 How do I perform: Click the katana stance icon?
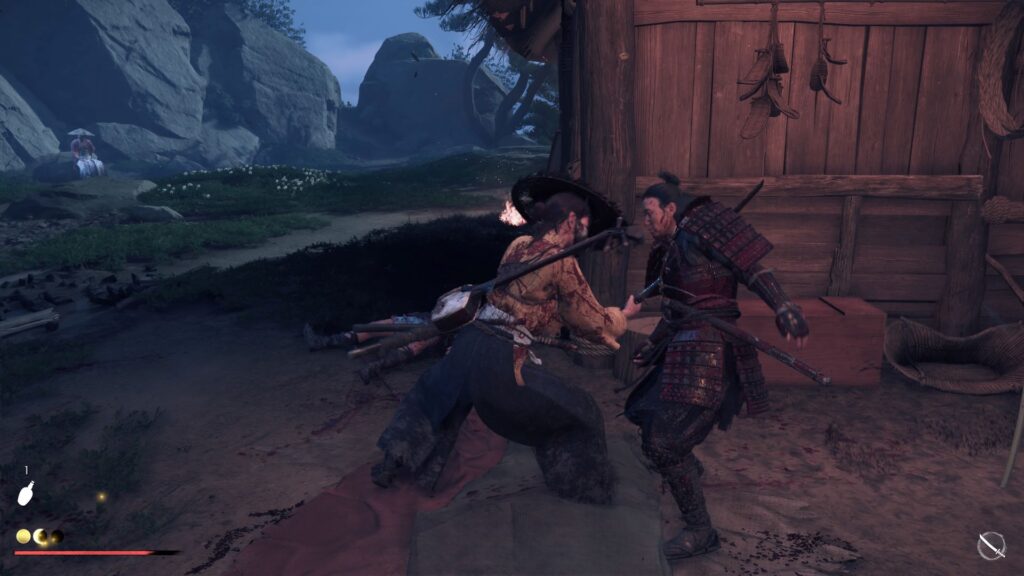991,545
